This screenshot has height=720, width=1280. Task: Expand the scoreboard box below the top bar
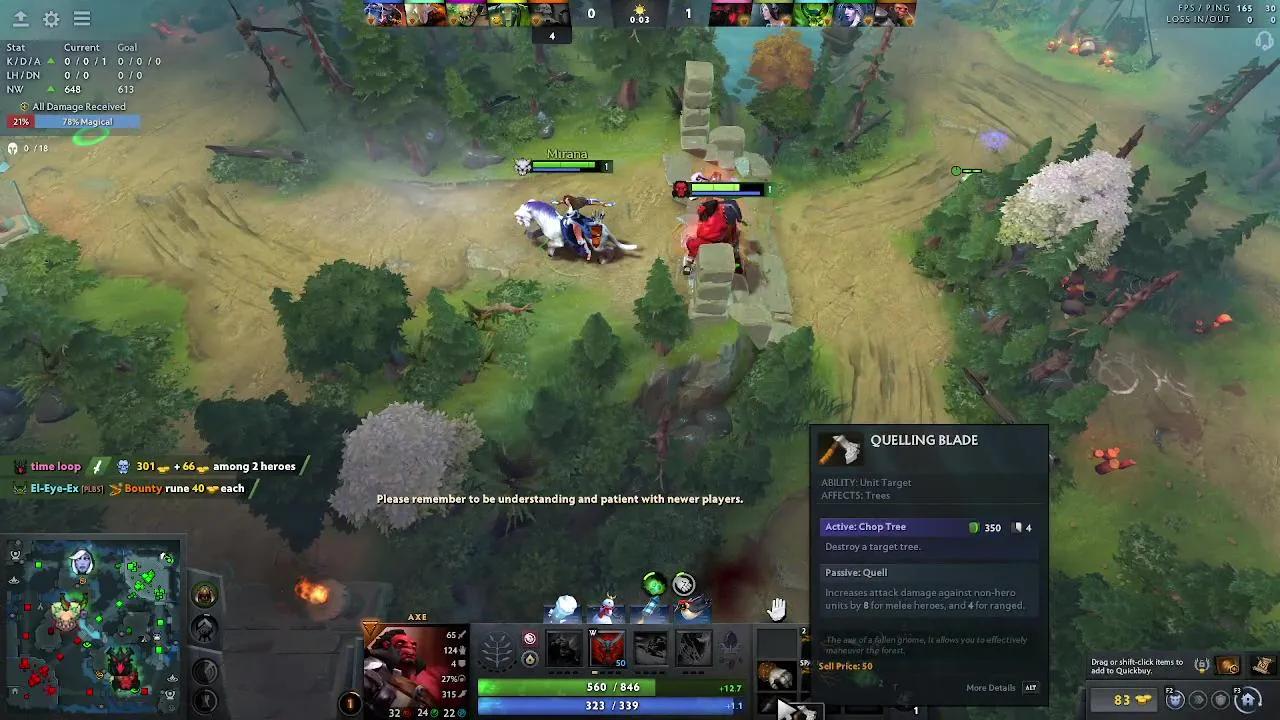pyautogui.click(x=552, y=36)
